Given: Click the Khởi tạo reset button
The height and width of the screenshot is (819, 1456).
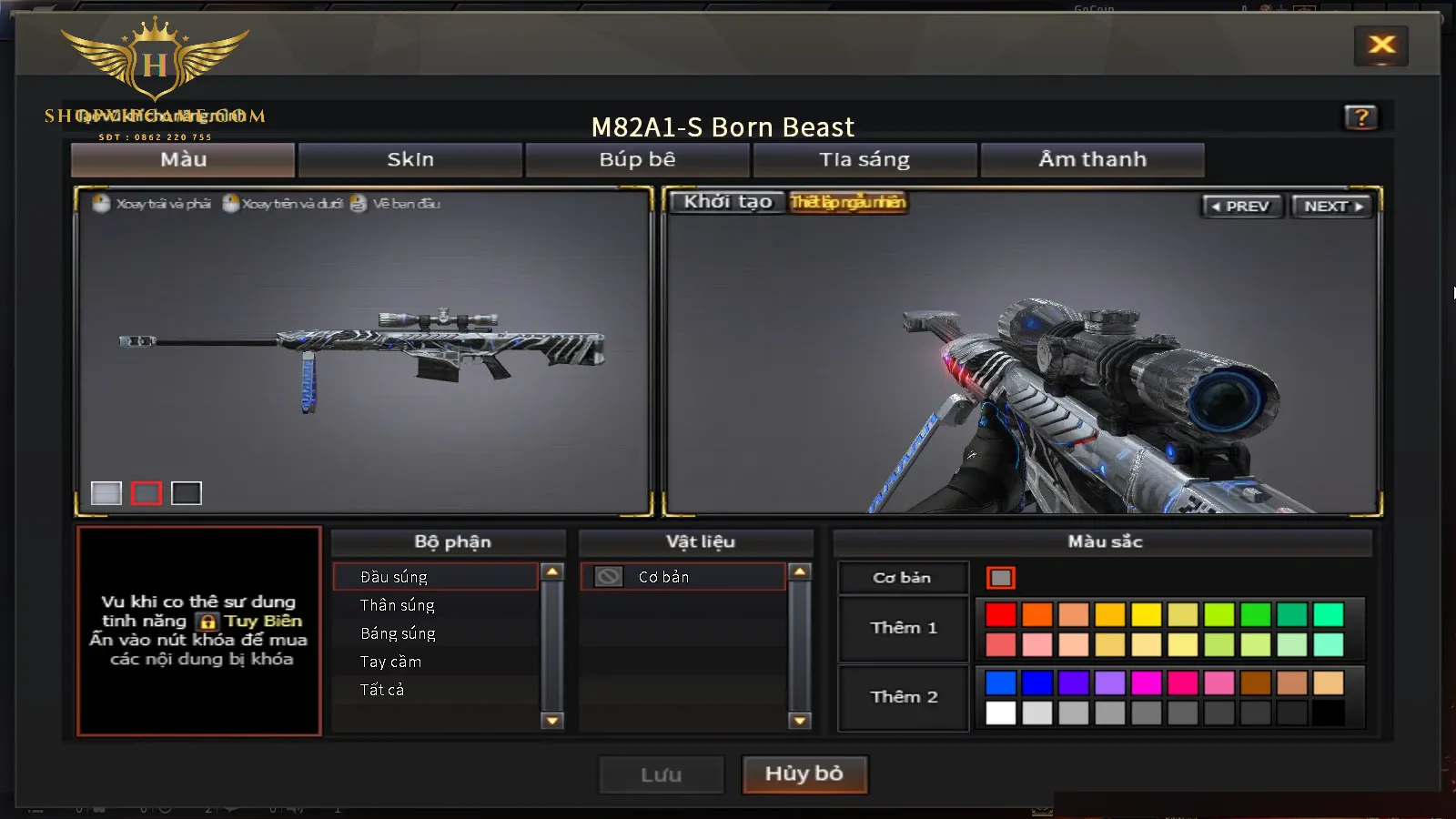Looking at the screenshot, I should (728, 202).
